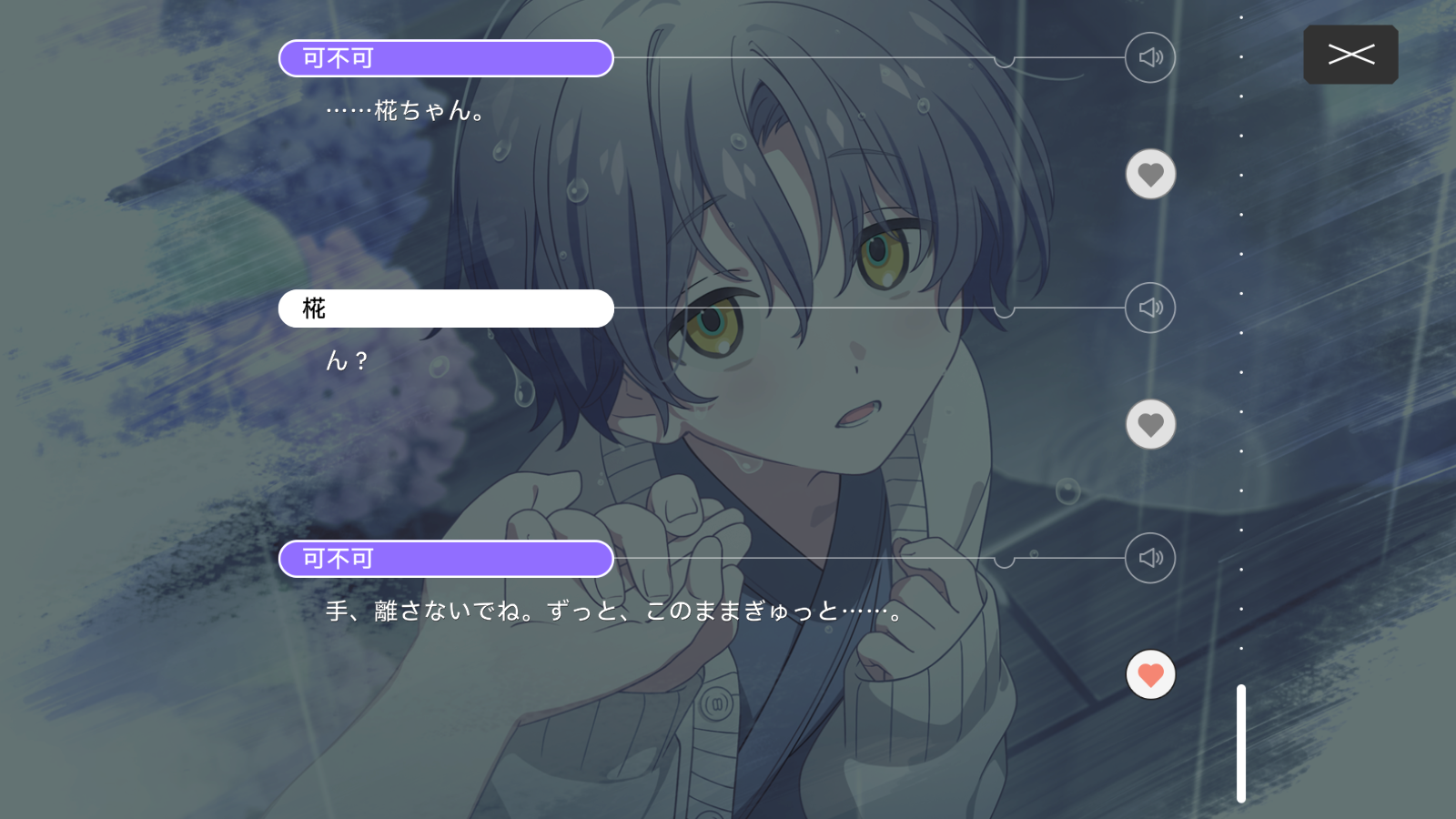
Task: Play the voice clip for 椛's "ん？" line
Action: tap(1150, 308)
